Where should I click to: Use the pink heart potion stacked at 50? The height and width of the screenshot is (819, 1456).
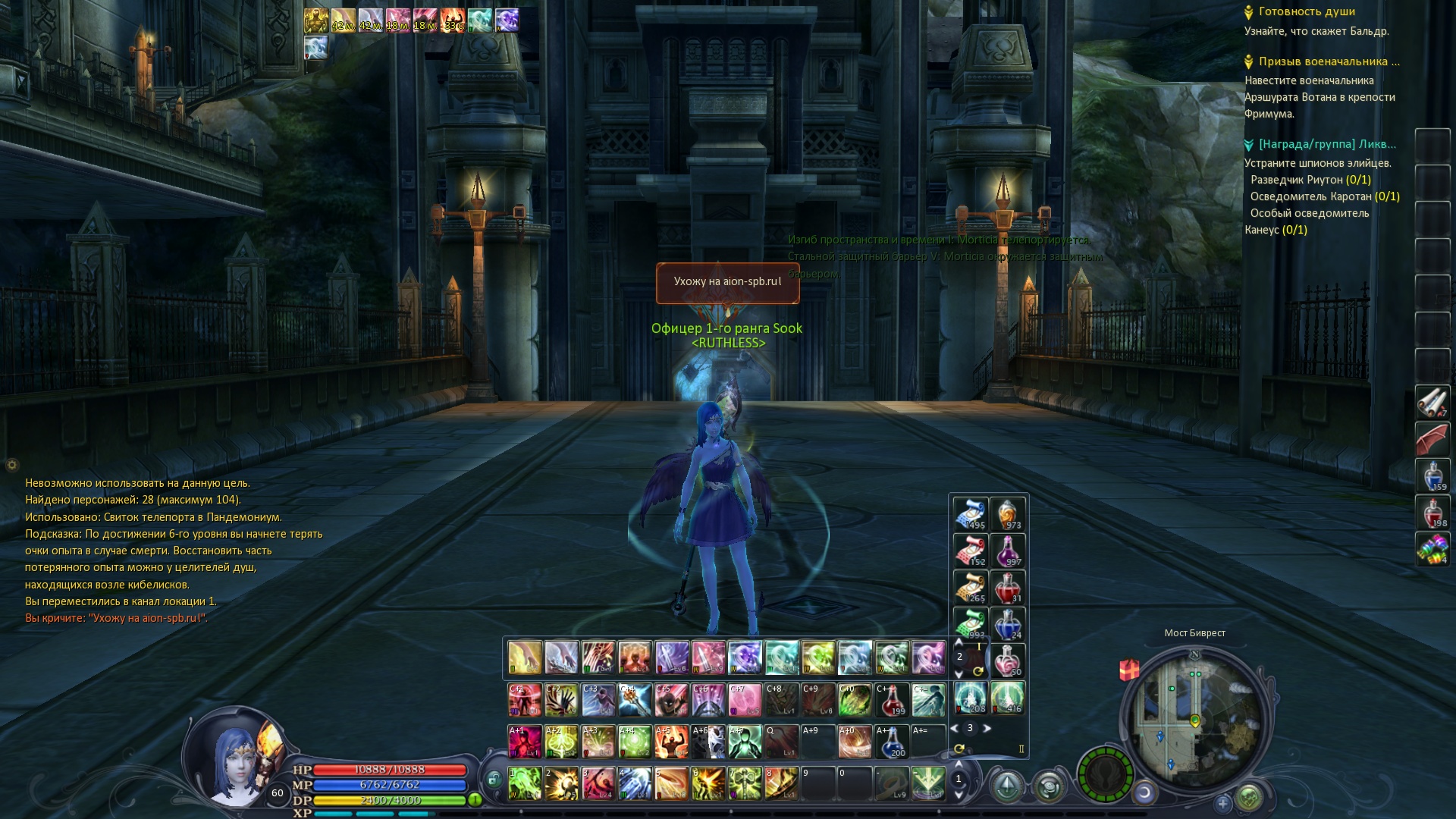coord(1007,661)
